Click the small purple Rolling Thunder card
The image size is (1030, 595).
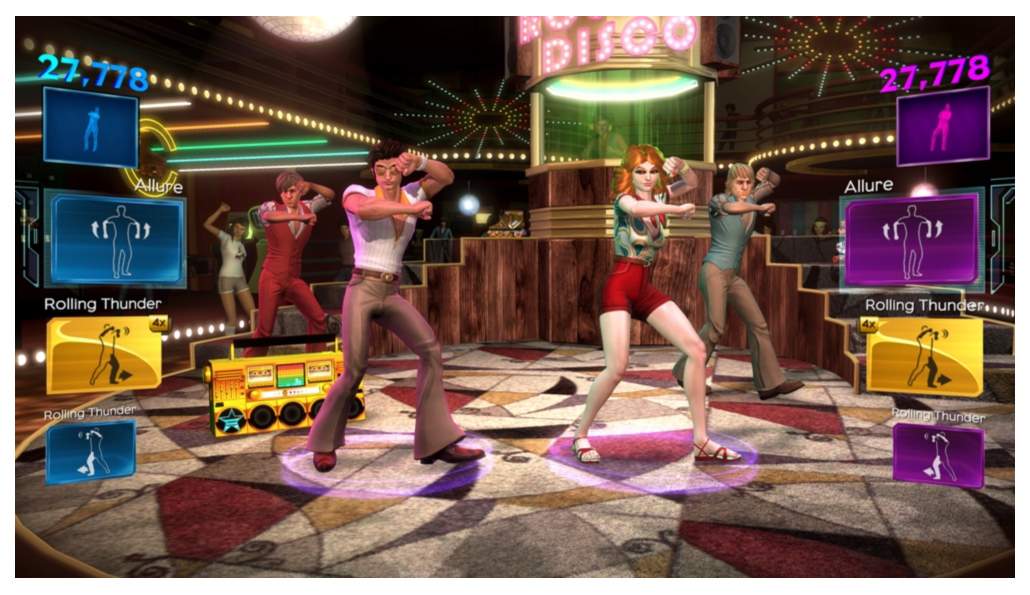937,453
